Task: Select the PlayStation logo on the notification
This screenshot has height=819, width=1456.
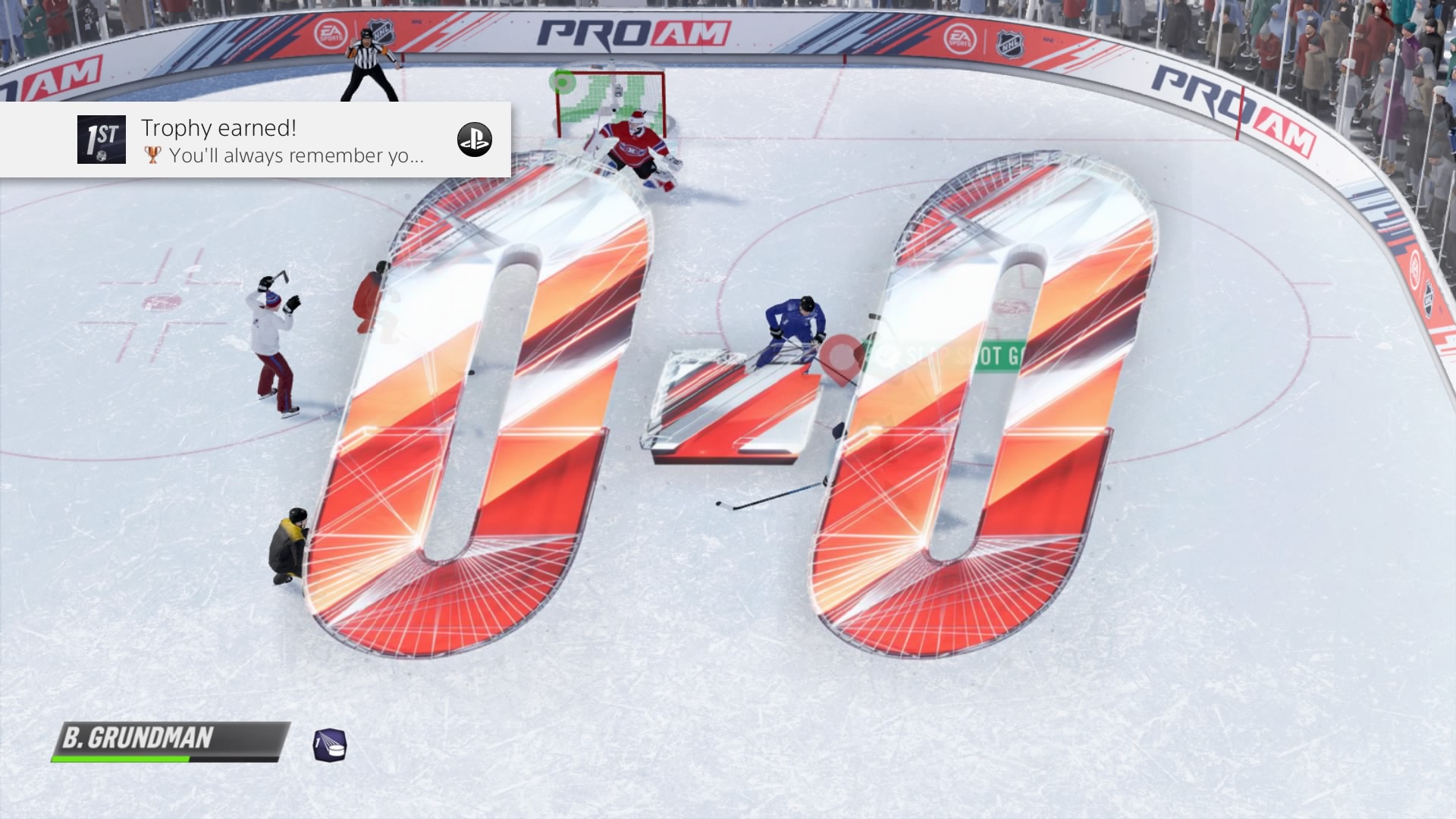Action: pyautogui.click(x=475, y=140)
